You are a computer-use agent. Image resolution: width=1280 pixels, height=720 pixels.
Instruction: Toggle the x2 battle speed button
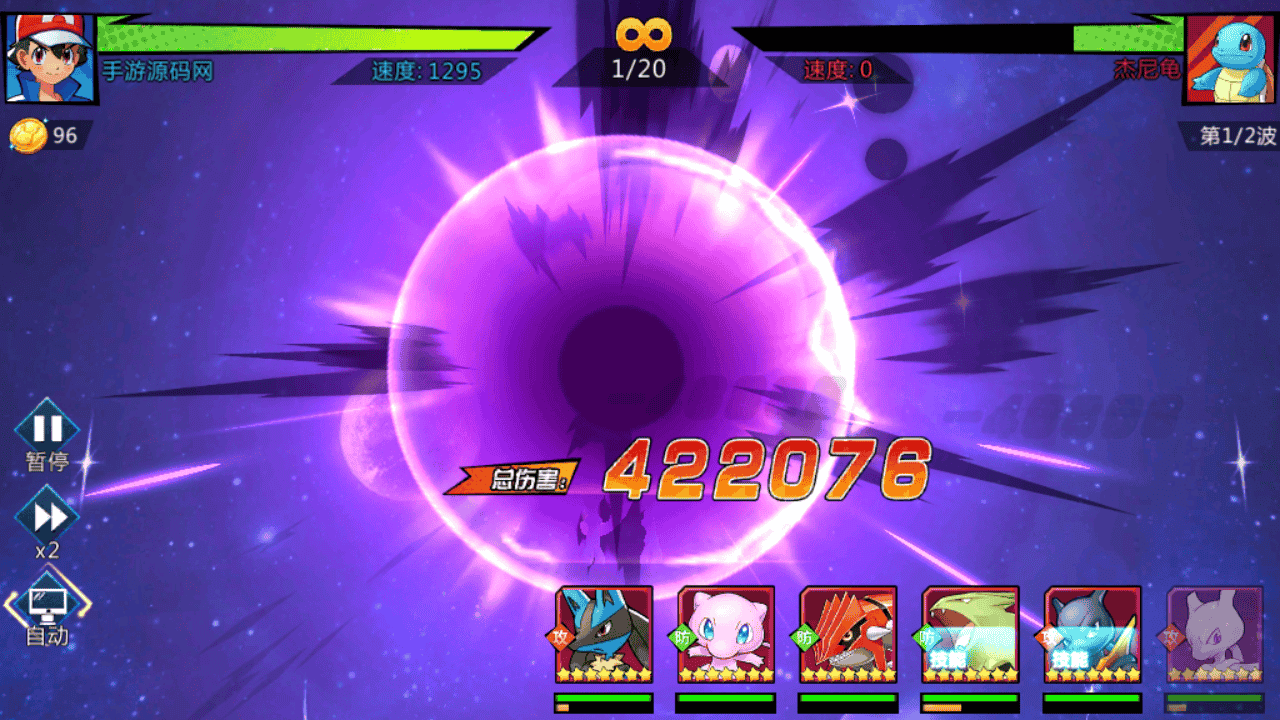[x=47, y=516]
